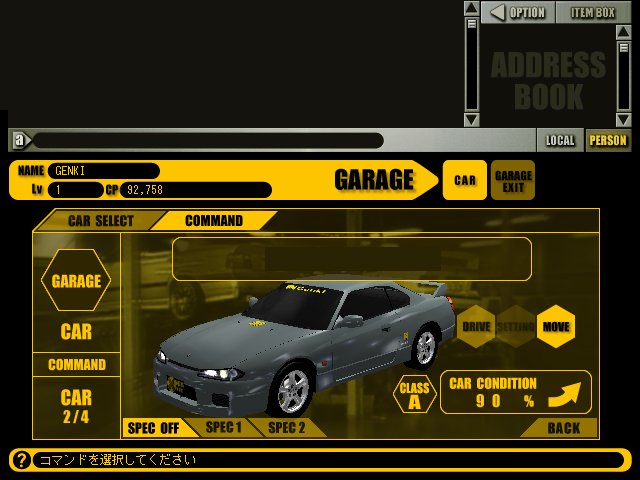Switch to the COMMAND tab
Viewport: 640px width, 480px height.
click(214, 221)
